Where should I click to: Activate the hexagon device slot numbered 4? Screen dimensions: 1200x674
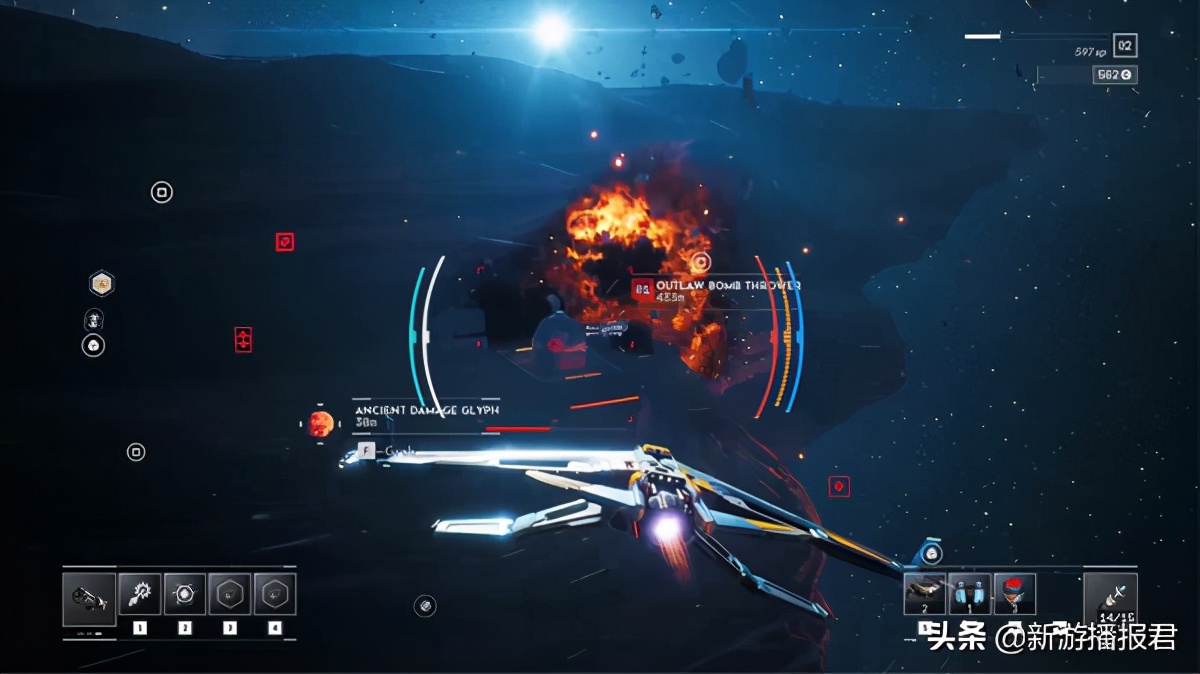point(275,594)
